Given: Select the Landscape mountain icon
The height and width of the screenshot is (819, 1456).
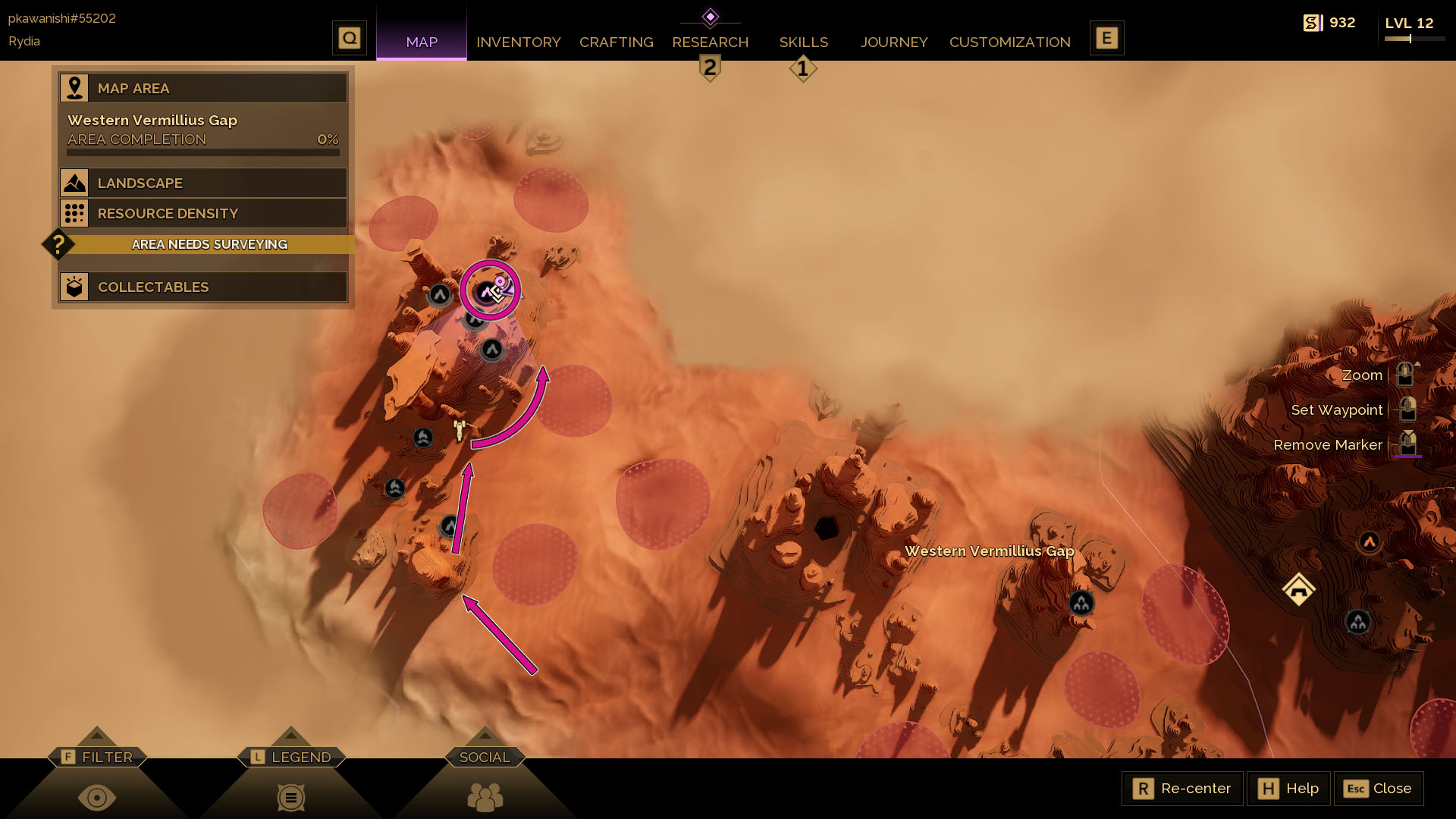Looking at the screenshot, I should click(x=74, y=182).
